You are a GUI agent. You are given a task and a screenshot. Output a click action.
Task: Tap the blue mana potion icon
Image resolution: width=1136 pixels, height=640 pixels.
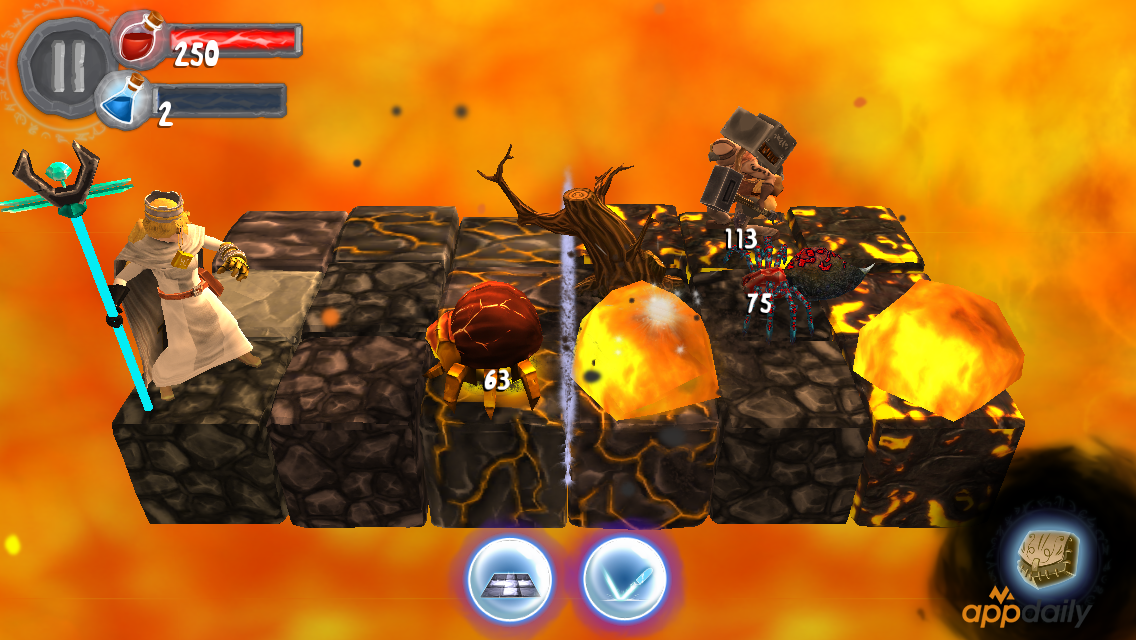click(126, 102)
